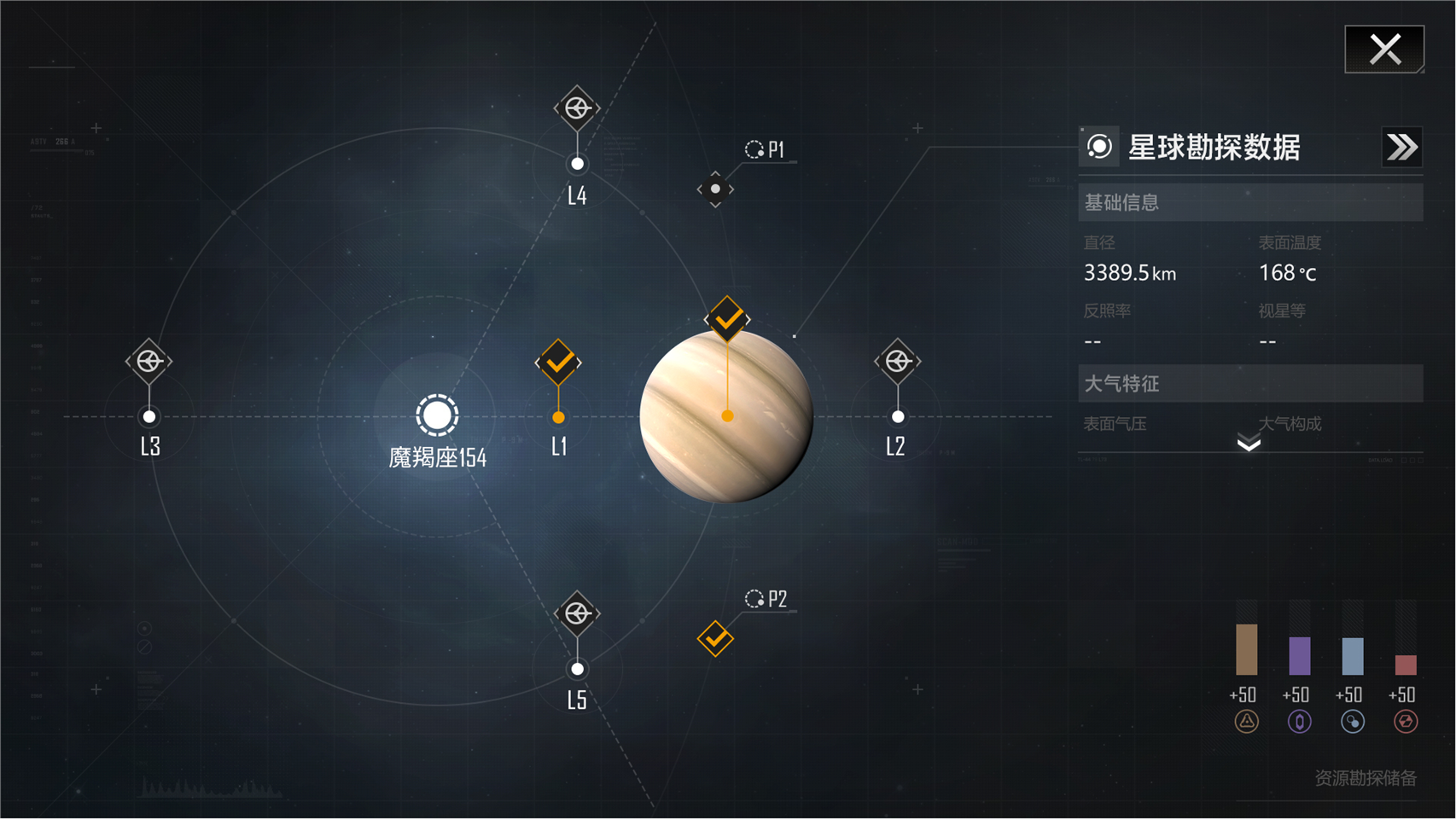
Task: Collapse the planet survey data panel
Action: [x=1401, y=148]
